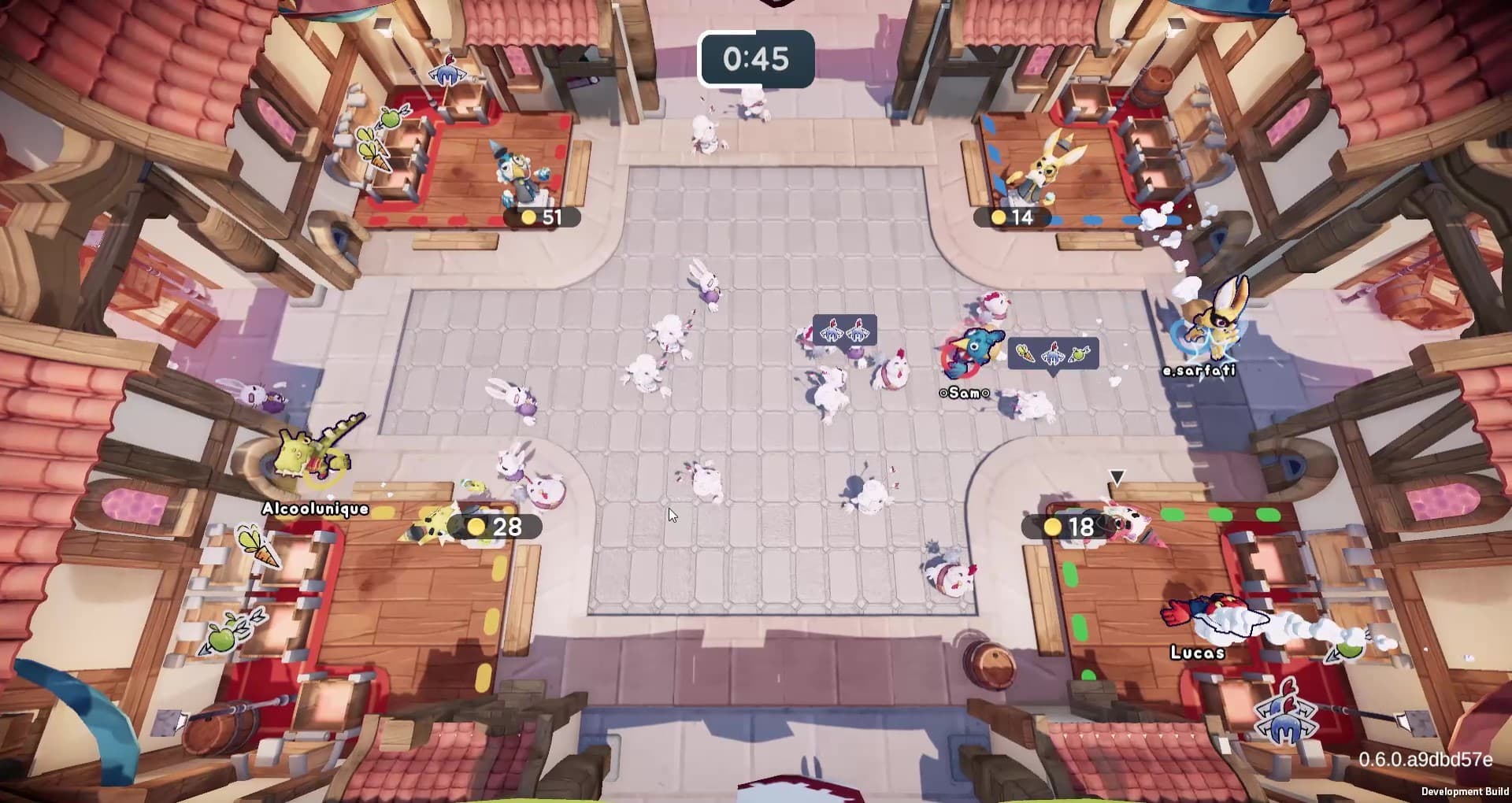The height and width of the screenshot is (803, 1512).
Task: Expand the three-item order bubble right of Sam
Action: [1053, 354]
